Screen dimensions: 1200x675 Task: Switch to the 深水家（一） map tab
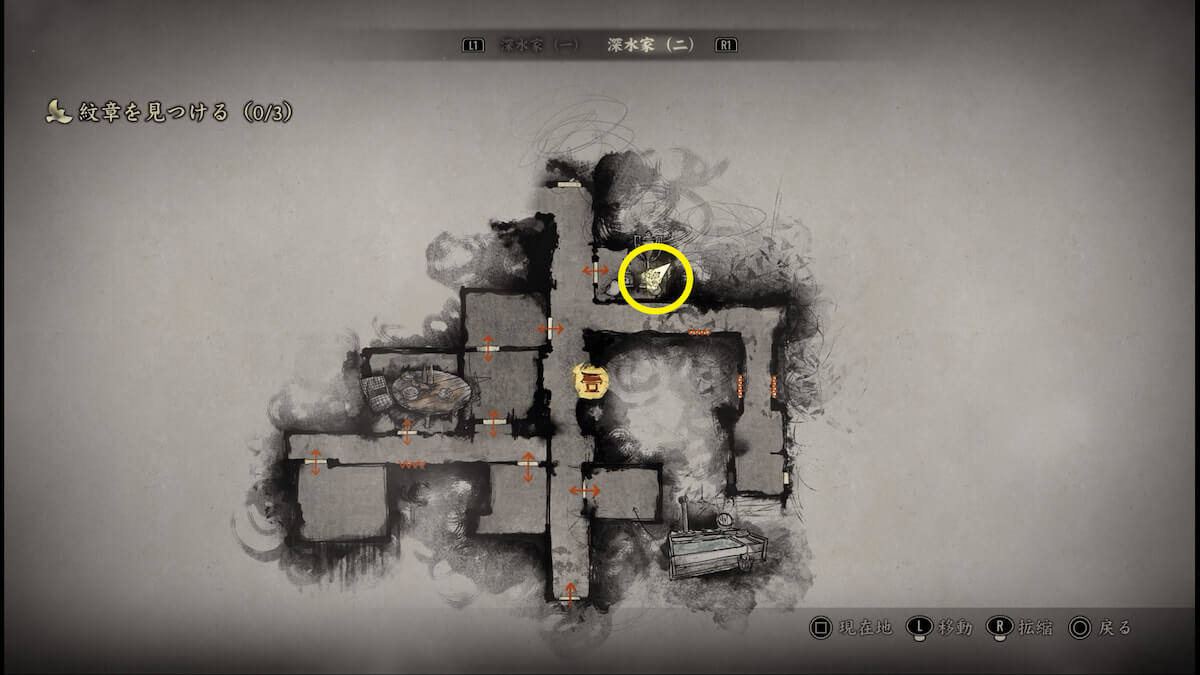(x=539, y=46)
